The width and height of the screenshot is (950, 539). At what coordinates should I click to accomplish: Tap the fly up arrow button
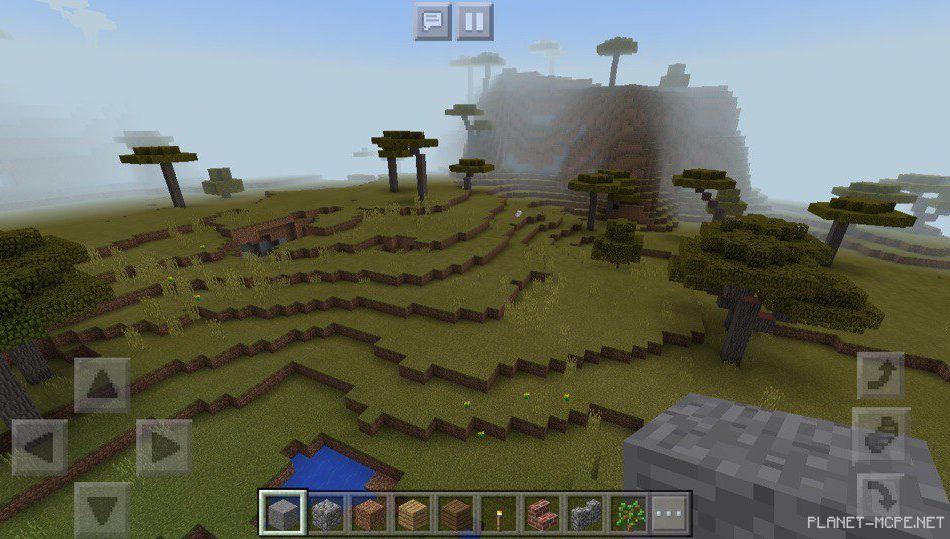(x=881, y=375)
